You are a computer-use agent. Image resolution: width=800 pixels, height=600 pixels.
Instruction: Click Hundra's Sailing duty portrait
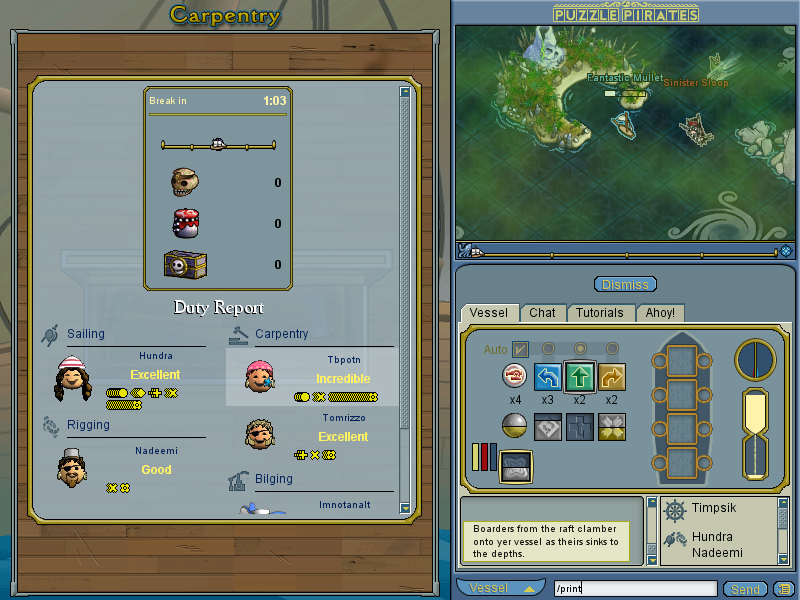[x=73, y=378]
